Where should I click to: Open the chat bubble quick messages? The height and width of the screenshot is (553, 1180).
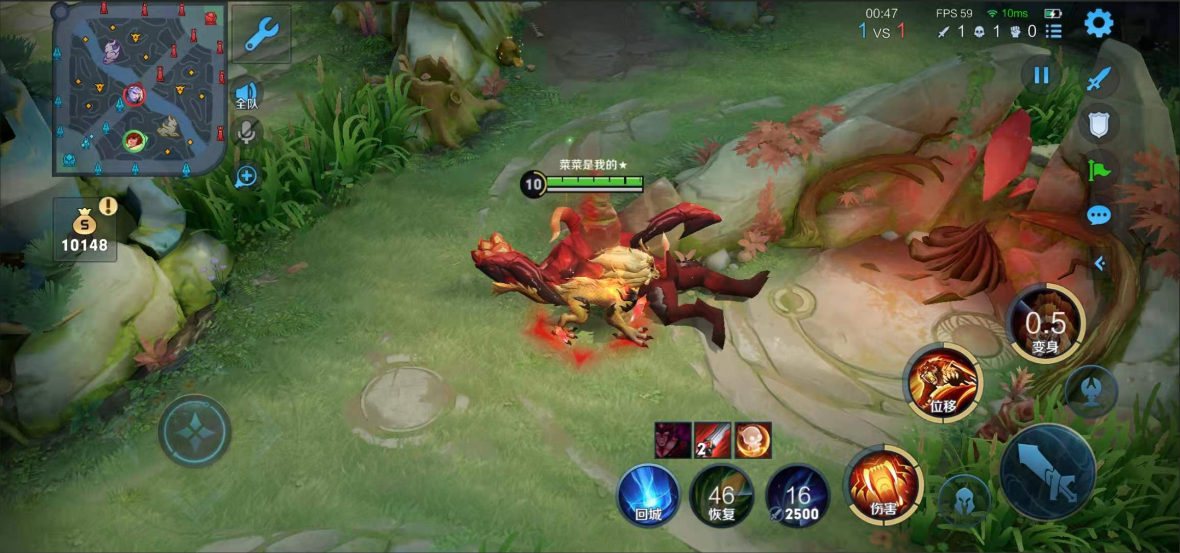[1100, 215]
